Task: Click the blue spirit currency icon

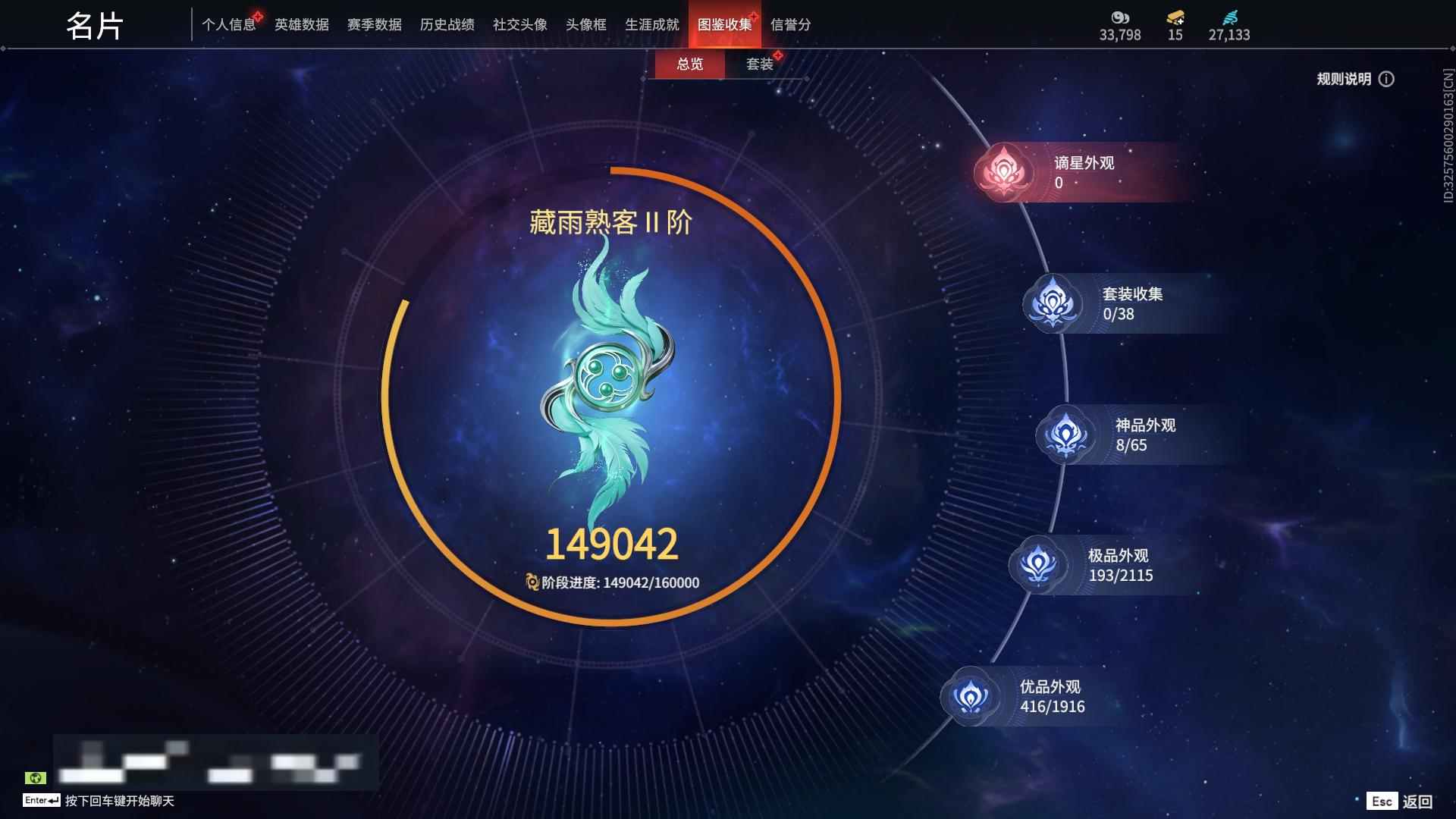Action: click(1230, 17)
